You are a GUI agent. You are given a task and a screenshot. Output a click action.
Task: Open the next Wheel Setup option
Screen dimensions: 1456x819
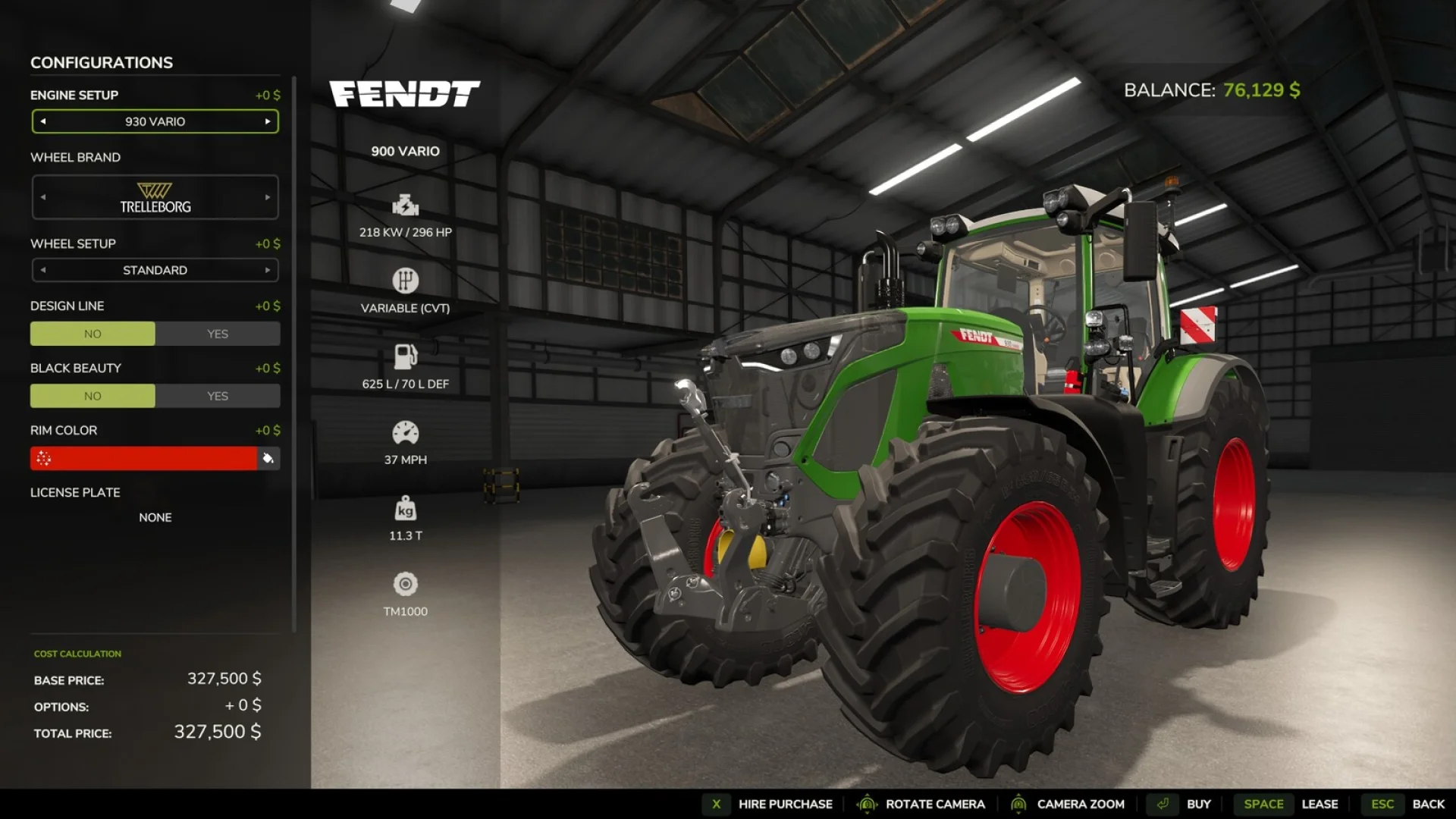click(268, 270)
